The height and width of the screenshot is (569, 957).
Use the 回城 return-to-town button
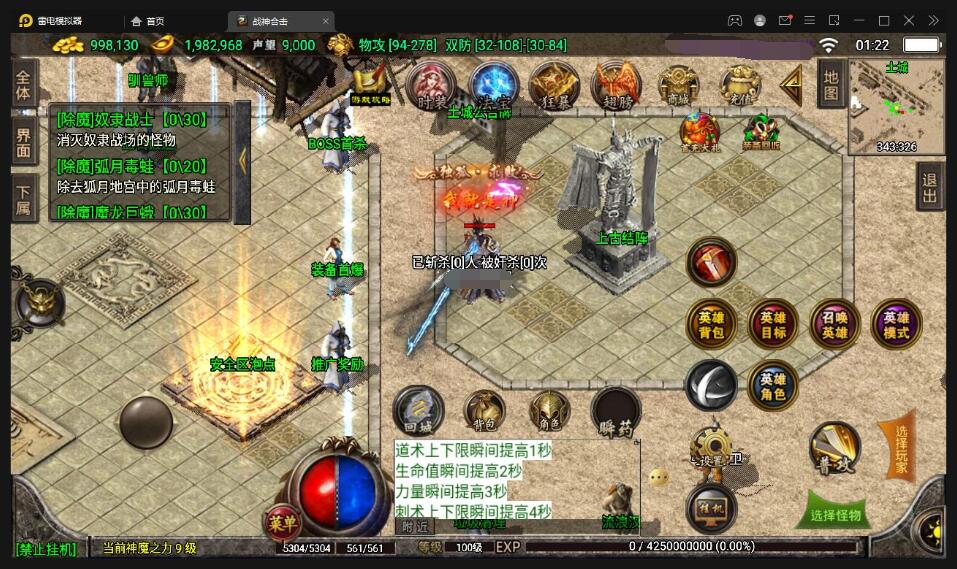click(418, 410)
